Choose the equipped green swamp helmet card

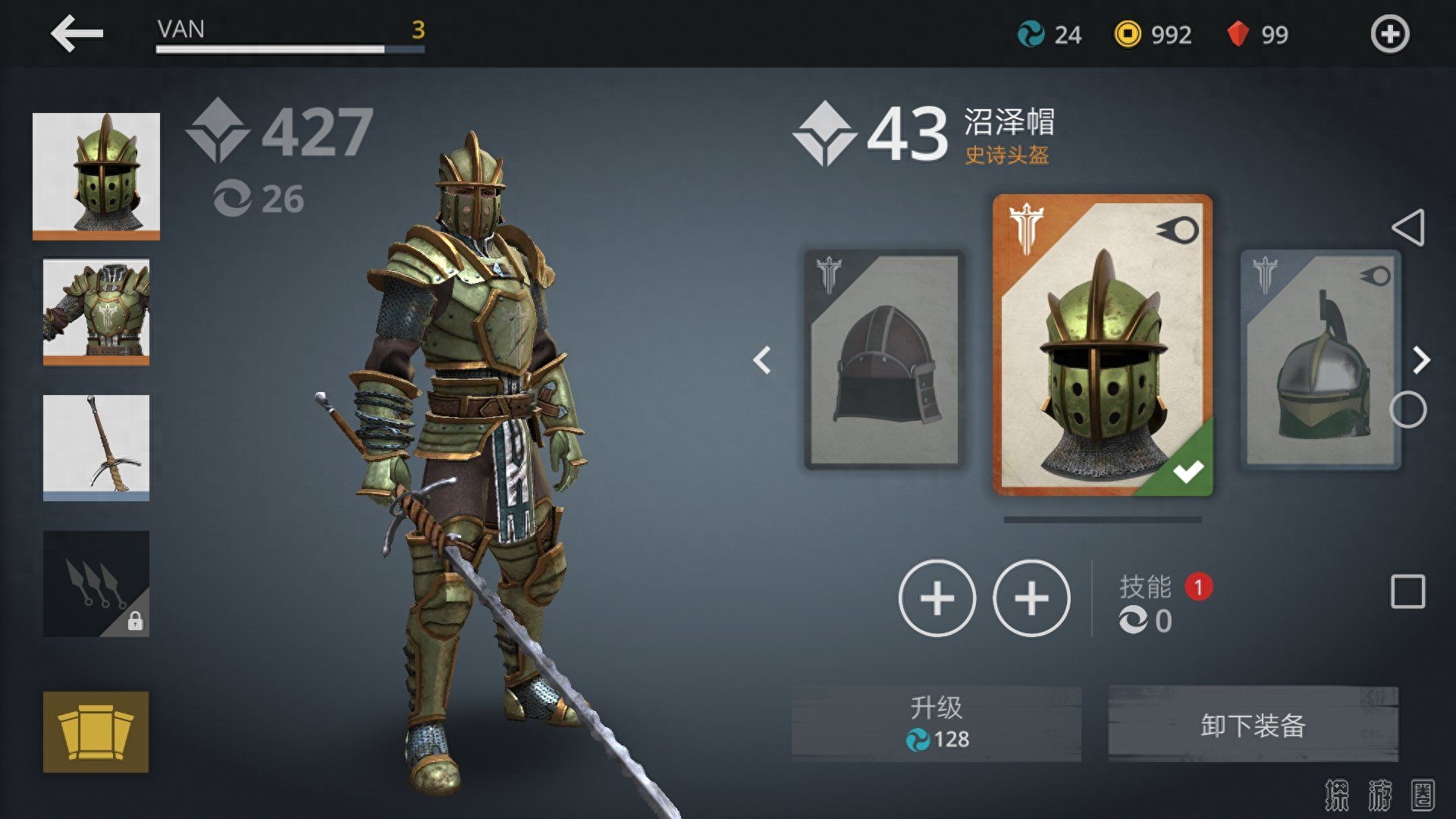(x=1103, y=346)
